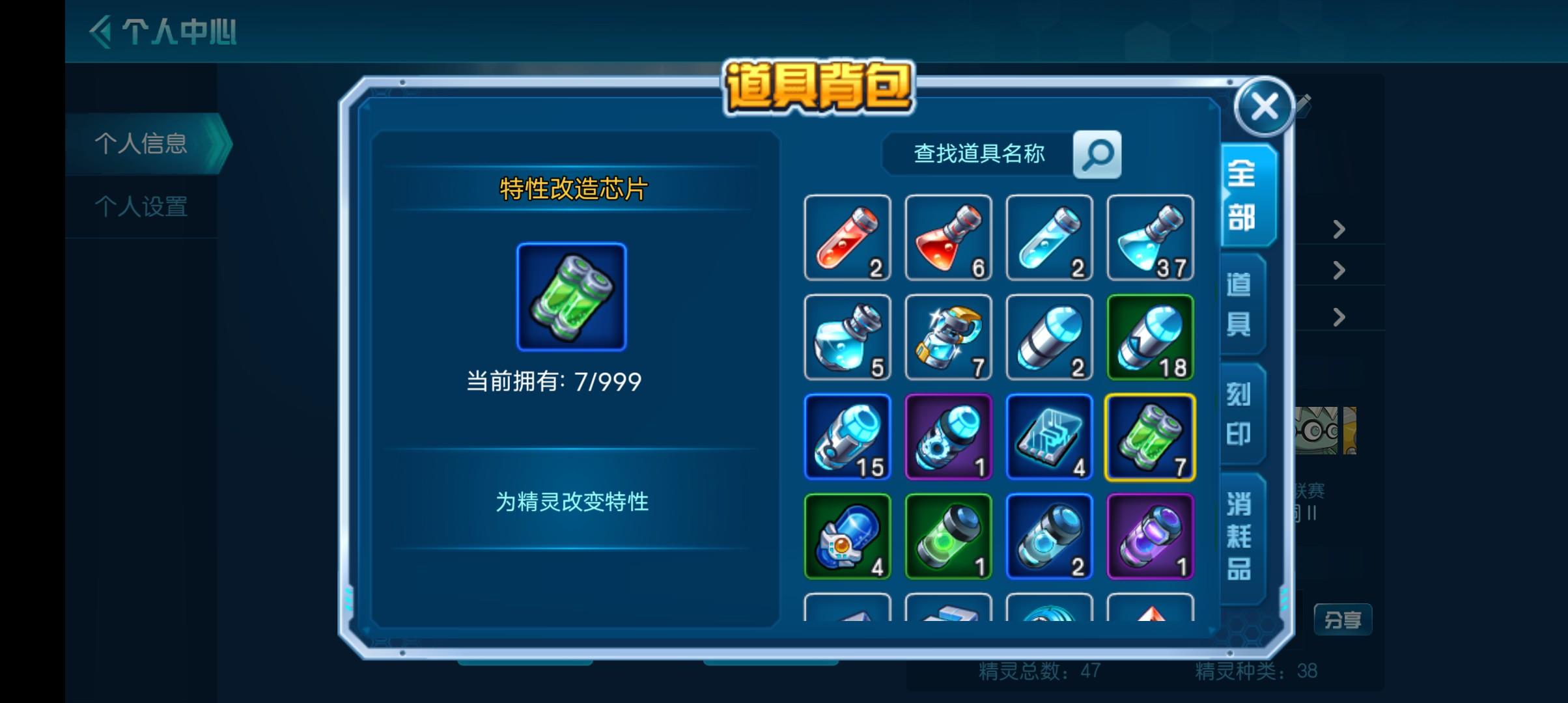Select the purple capsule item with count 1
The height and width of the screenshot is (703, 1568).
click(x=1151, y=536)
